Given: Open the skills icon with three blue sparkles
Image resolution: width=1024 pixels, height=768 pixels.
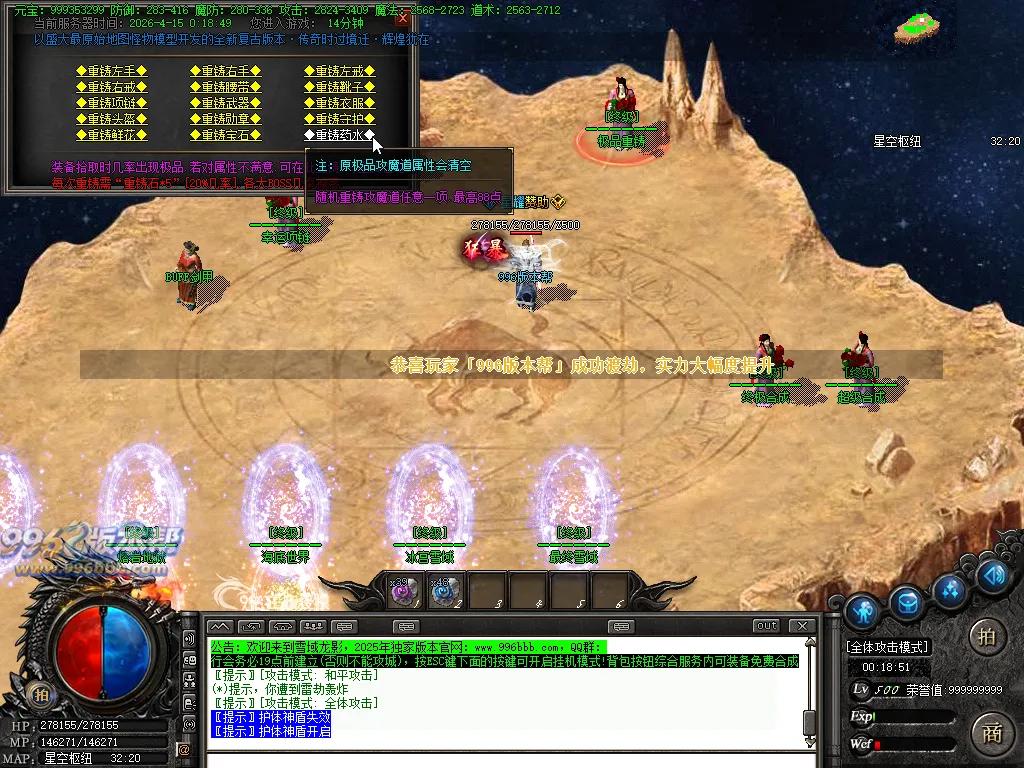Looking at the screenshot, I should pos(950,589).
